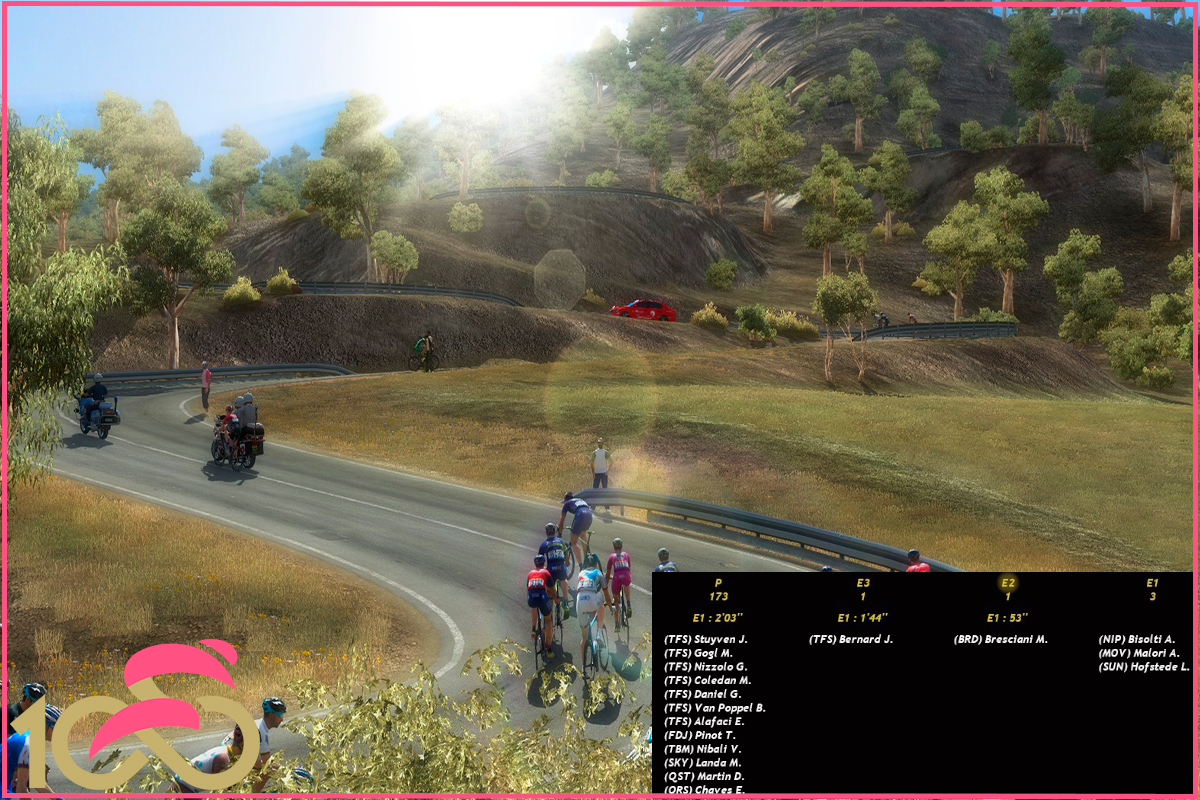Select NIP rider Bisolti A.
Image resolution: width=1200 pixels, height=800 pixels.
[1137, 639]
